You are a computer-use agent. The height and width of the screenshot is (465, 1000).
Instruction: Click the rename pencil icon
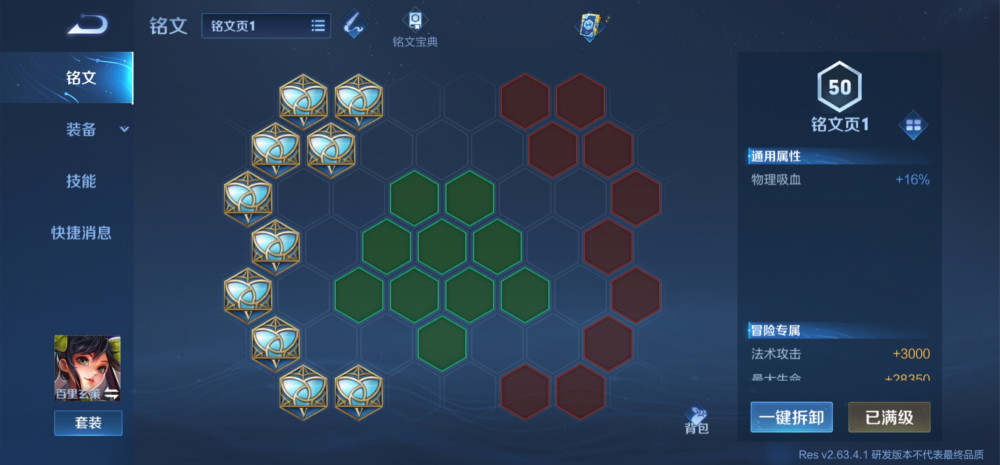[353, 25]
